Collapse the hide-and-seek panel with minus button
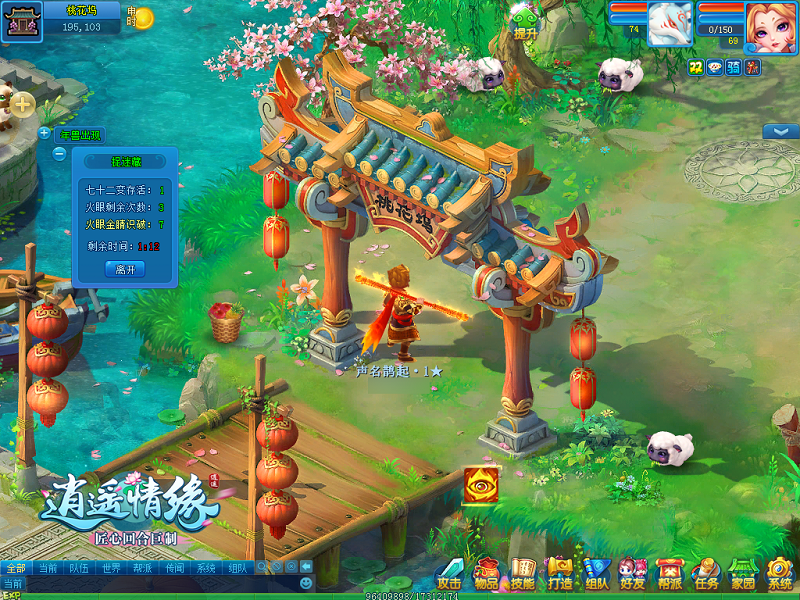This screenshot has height=600, width=800. 59,154
